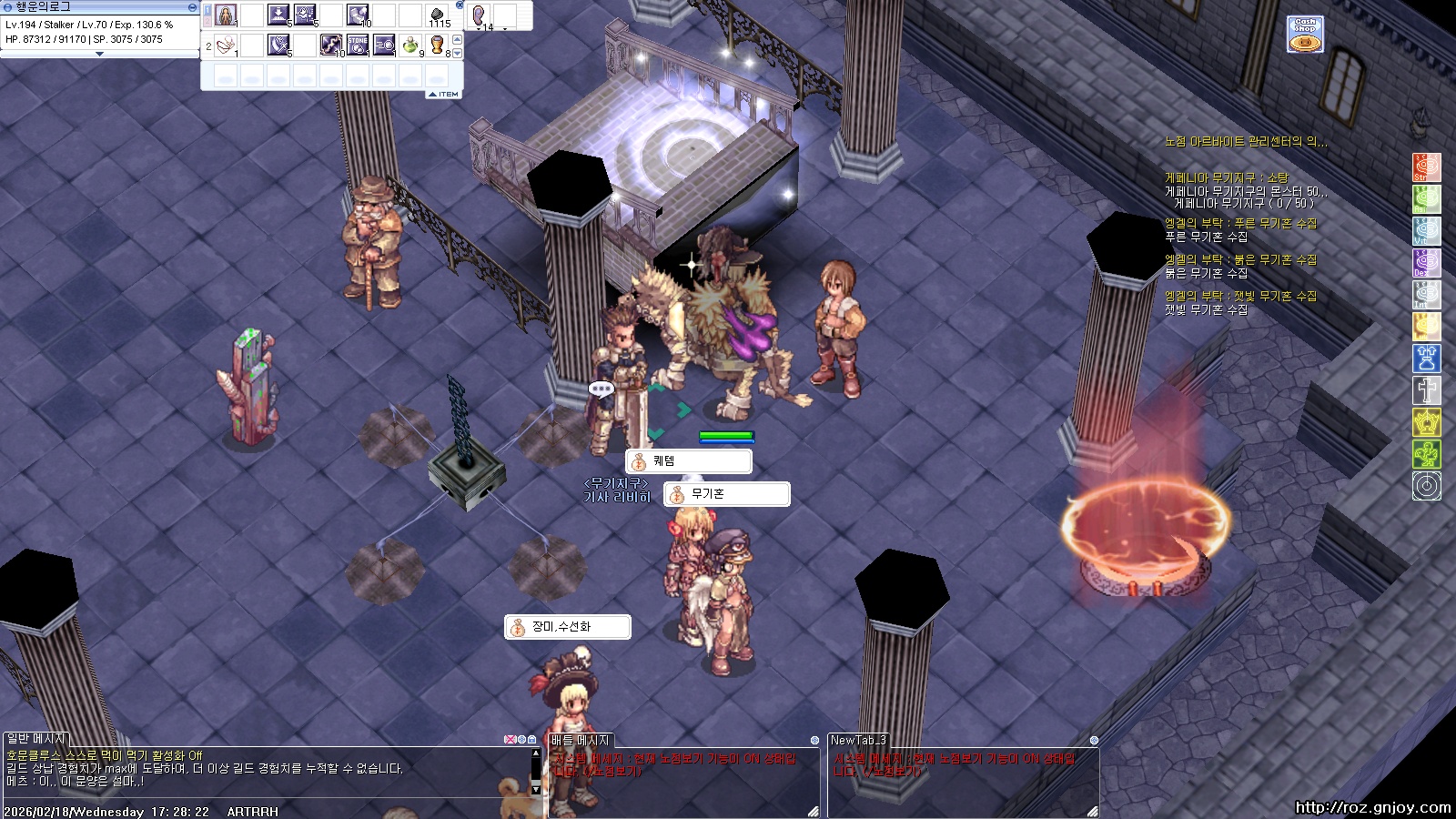The height and width of the screenshot is (819, 1456).
Task: Use the stone item with count 1115
Action: [x=437, y=15]
